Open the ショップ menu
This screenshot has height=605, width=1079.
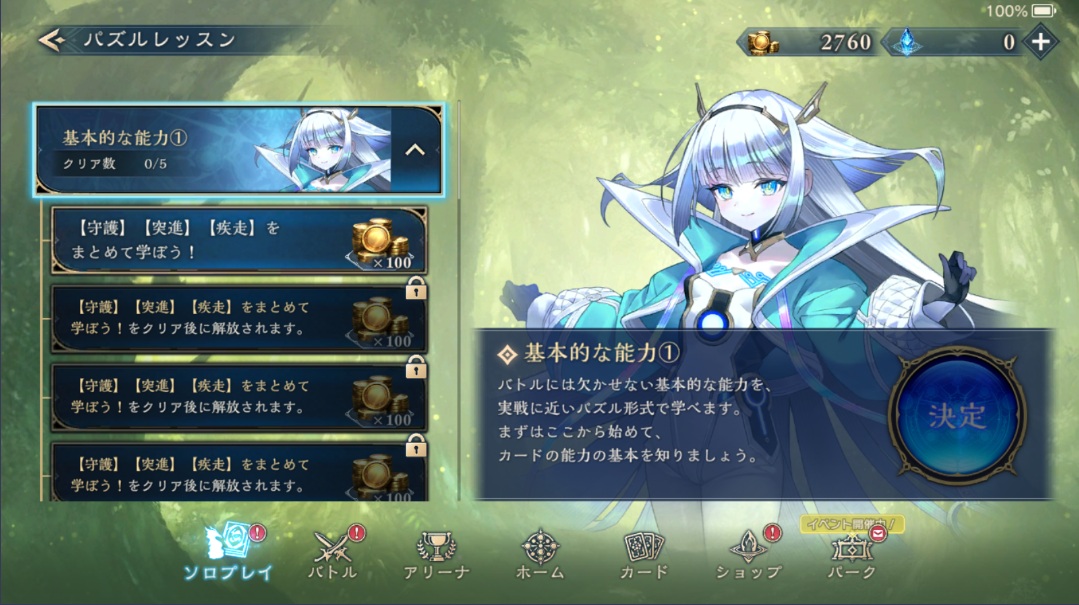click(x=748, y=553)
